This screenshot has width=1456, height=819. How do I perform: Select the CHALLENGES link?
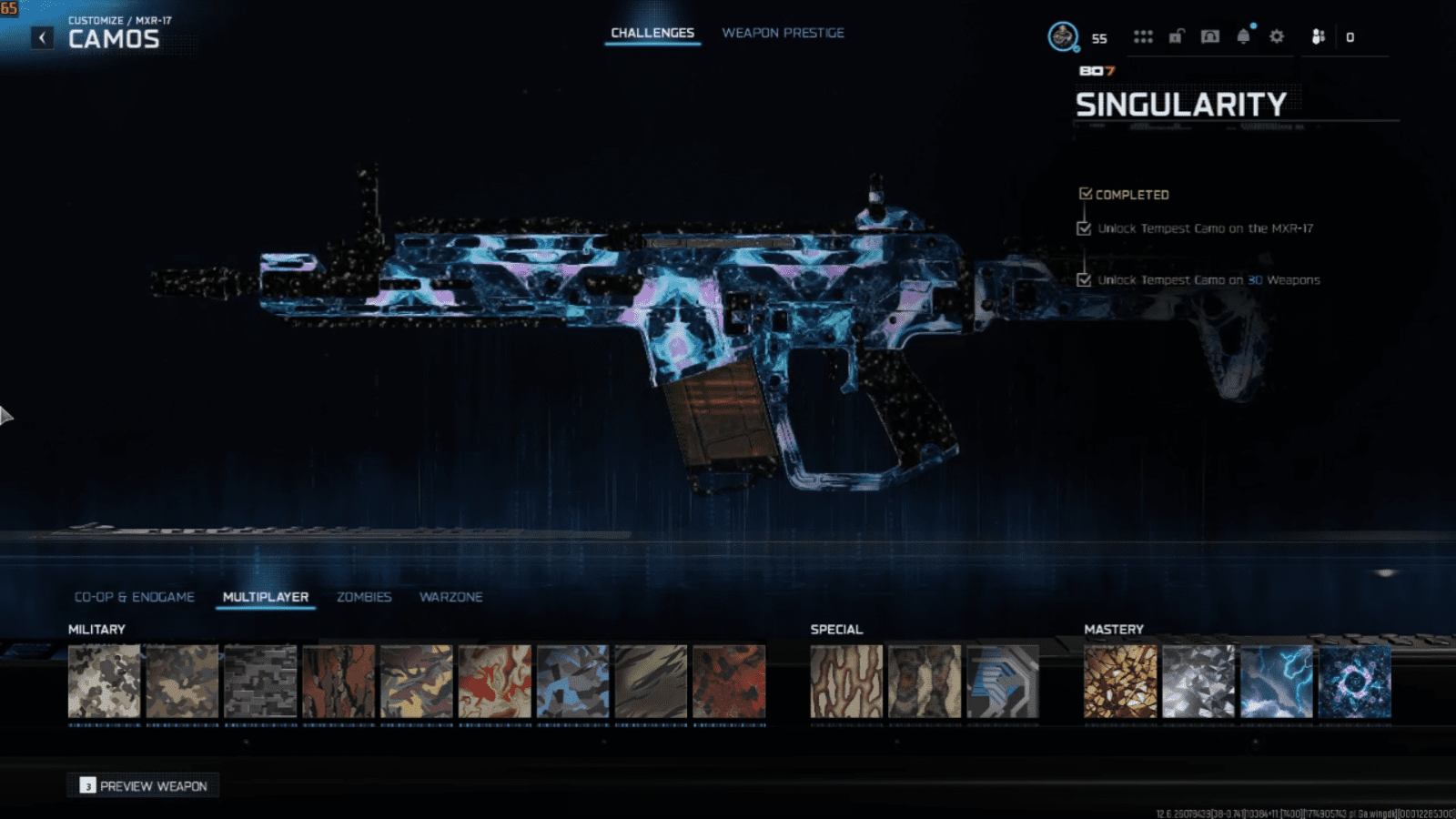click(652, 31)
